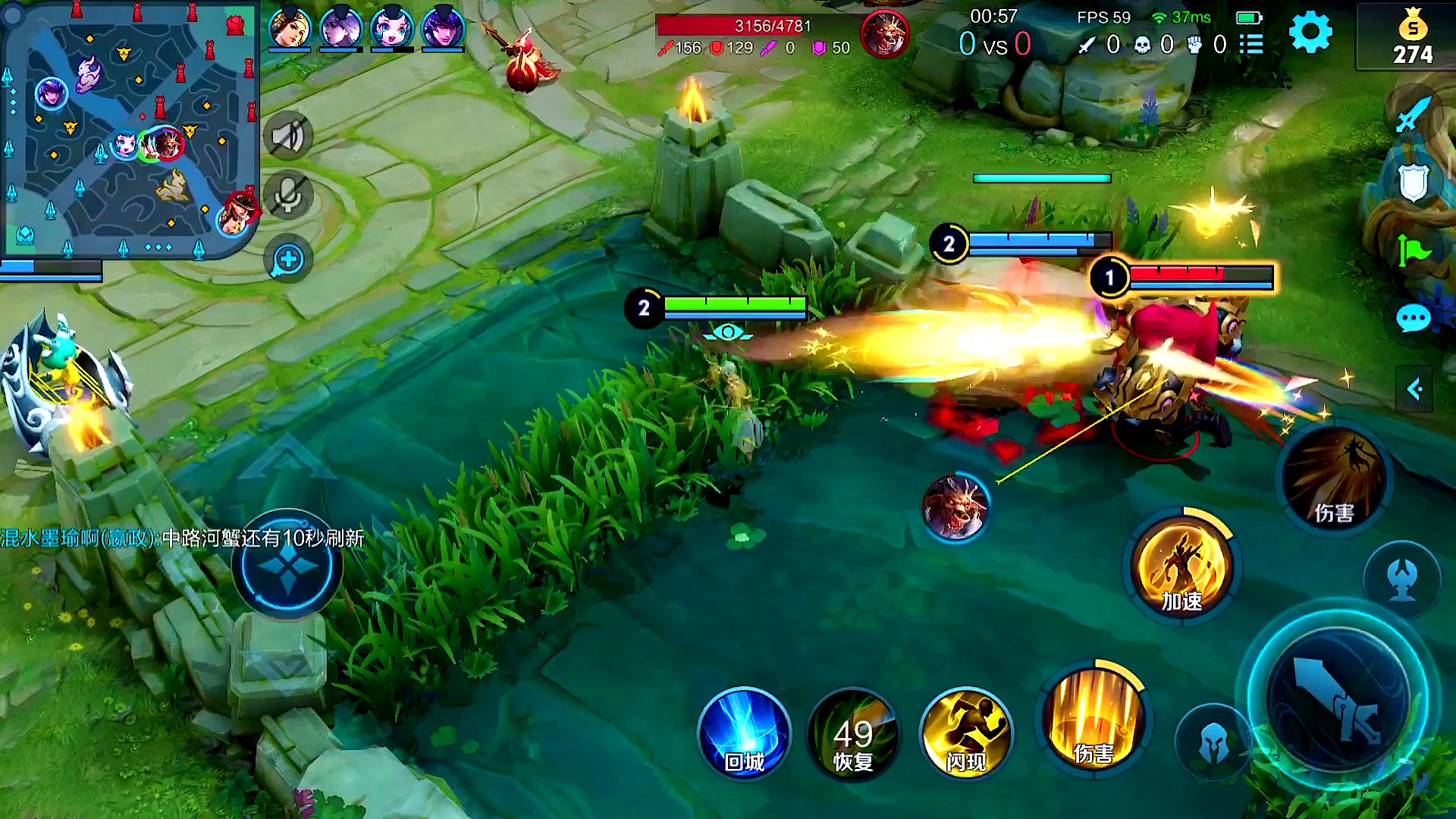Screen dimensions: 1456x819
Task: Select the blonde teammate portrait
Action: (x=290, y=29)
